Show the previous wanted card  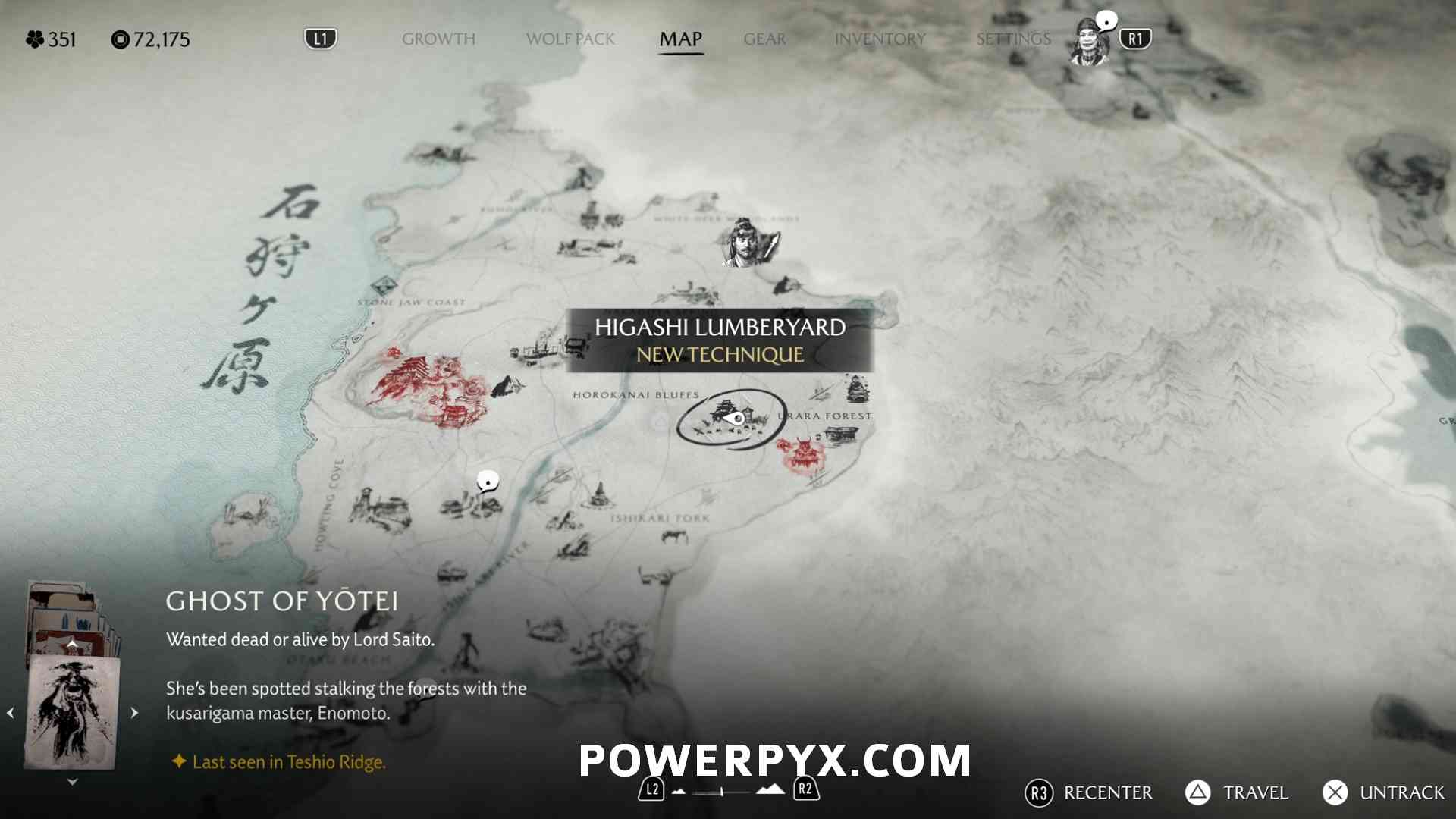click(x=11, y=713)
